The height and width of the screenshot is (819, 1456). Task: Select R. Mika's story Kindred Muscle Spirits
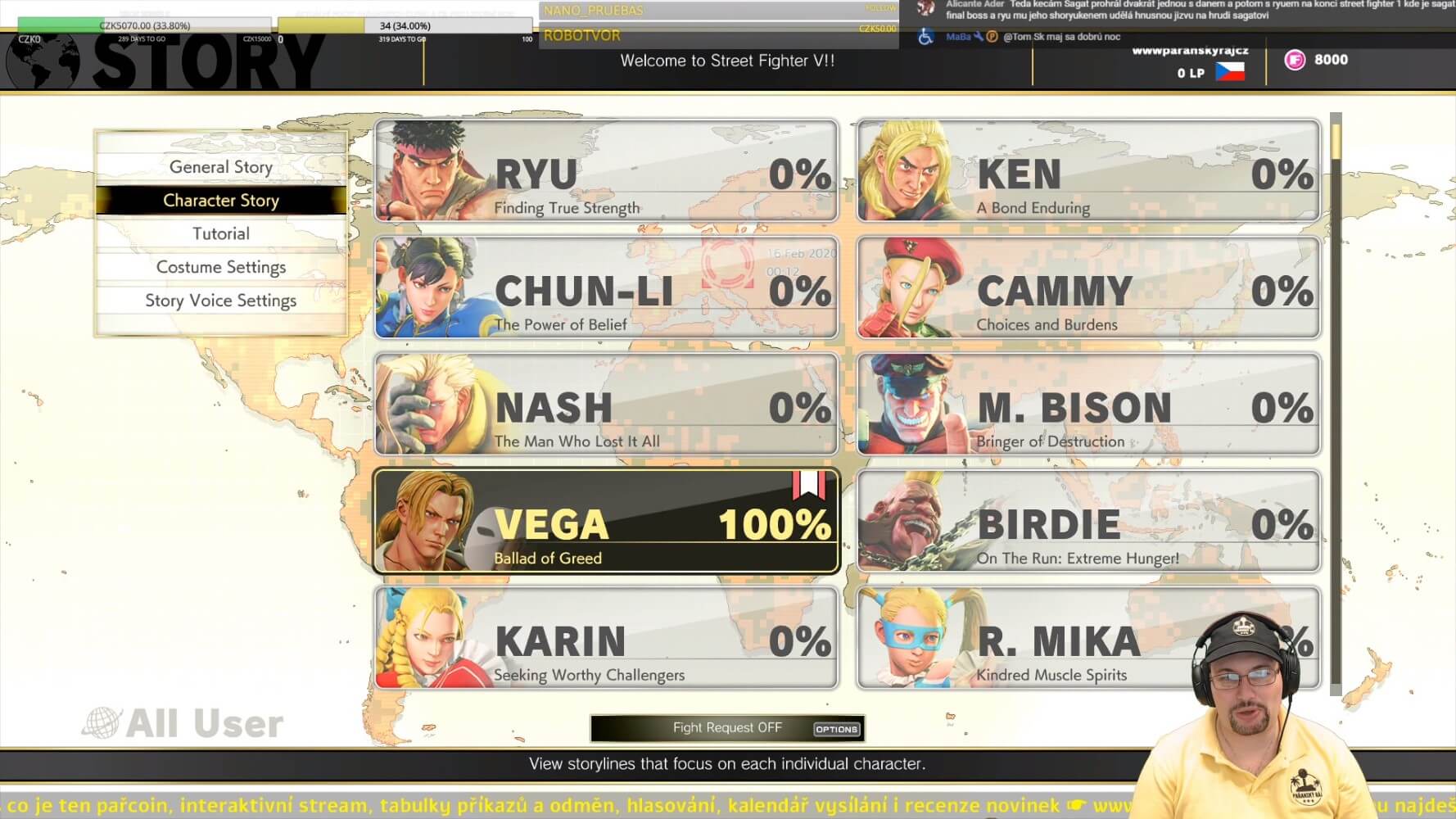tap(1065, 639)
